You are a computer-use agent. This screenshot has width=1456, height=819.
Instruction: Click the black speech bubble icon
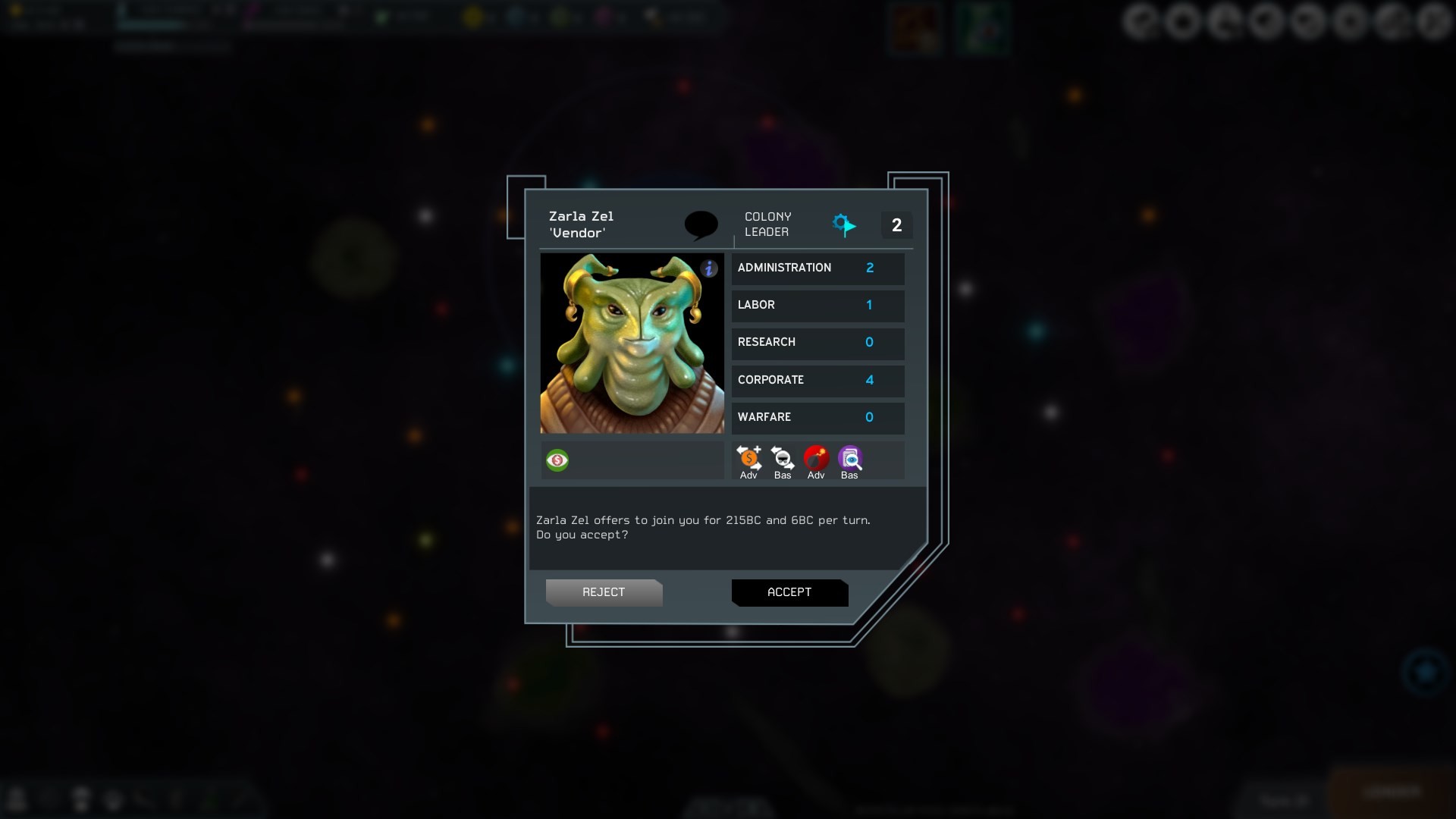(x=701, y=224)
